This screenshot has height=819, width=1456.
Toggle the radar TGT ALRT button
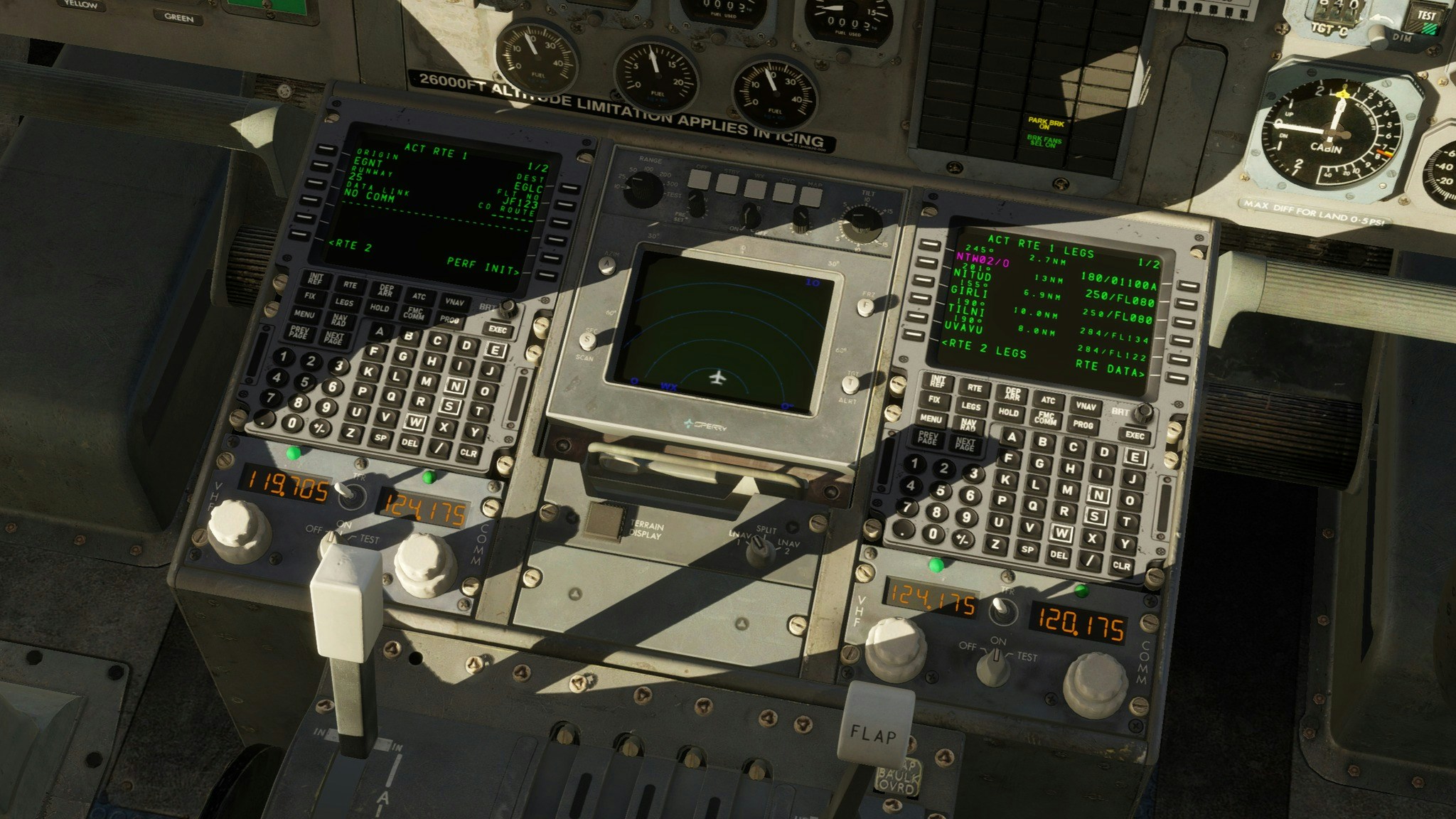coord(851,384)
